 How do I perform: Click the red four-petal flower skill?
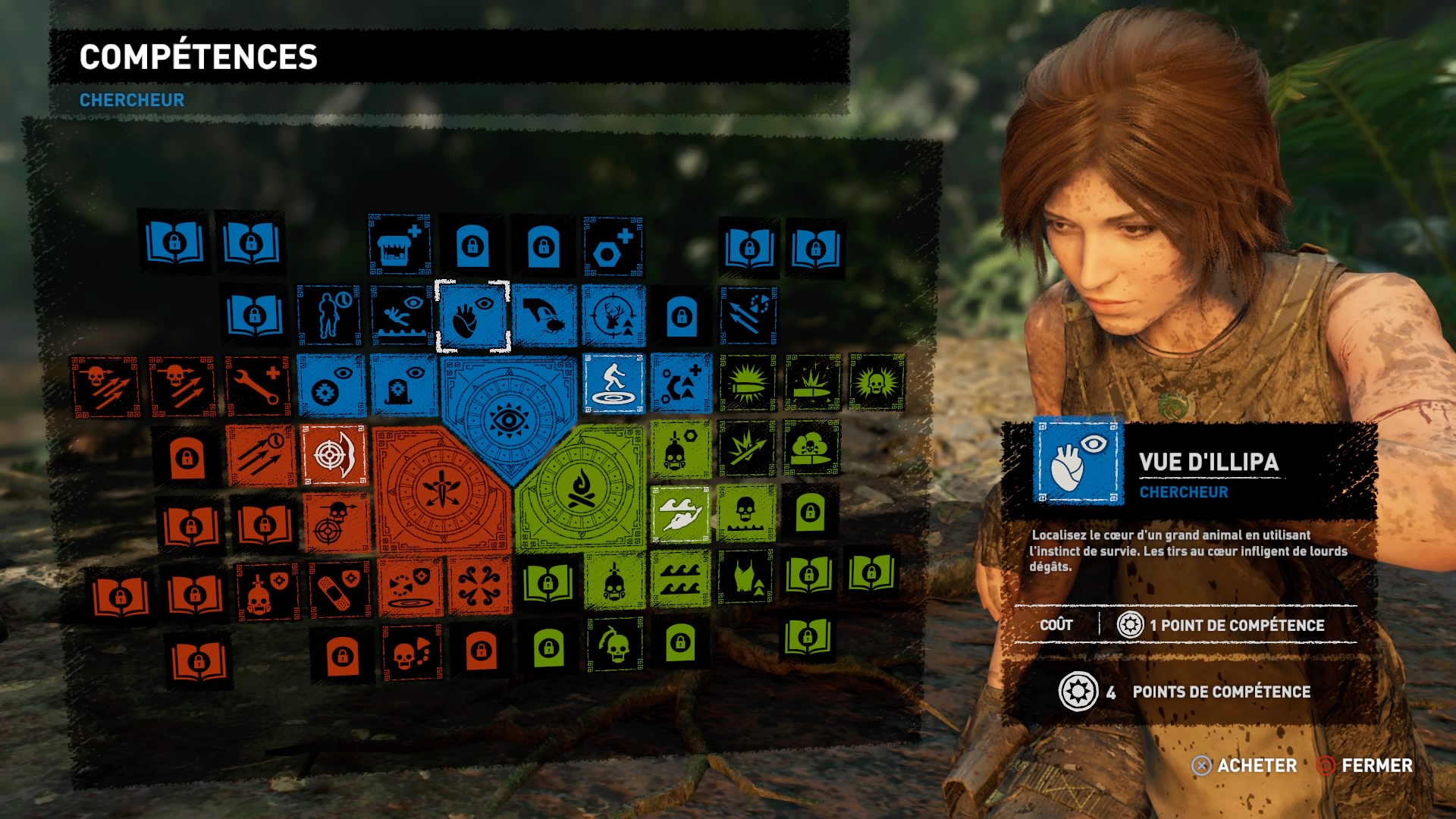pyautogui.click(x=479, y=585)
